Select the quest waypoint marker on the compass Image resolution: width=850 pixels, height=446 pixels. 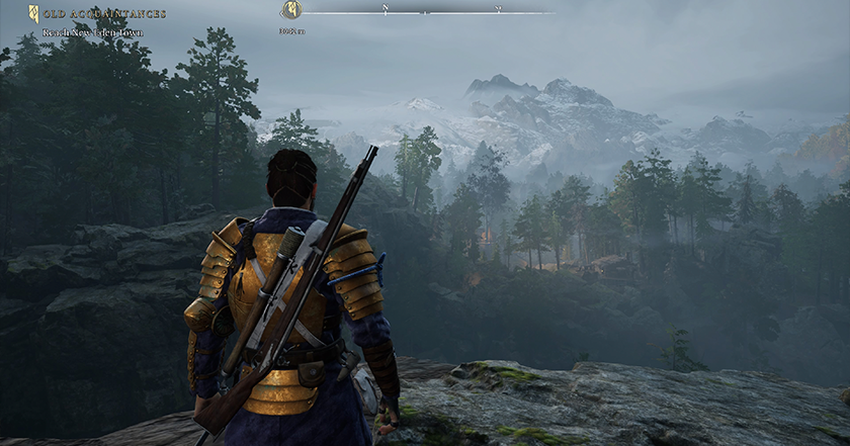(291, 10)
